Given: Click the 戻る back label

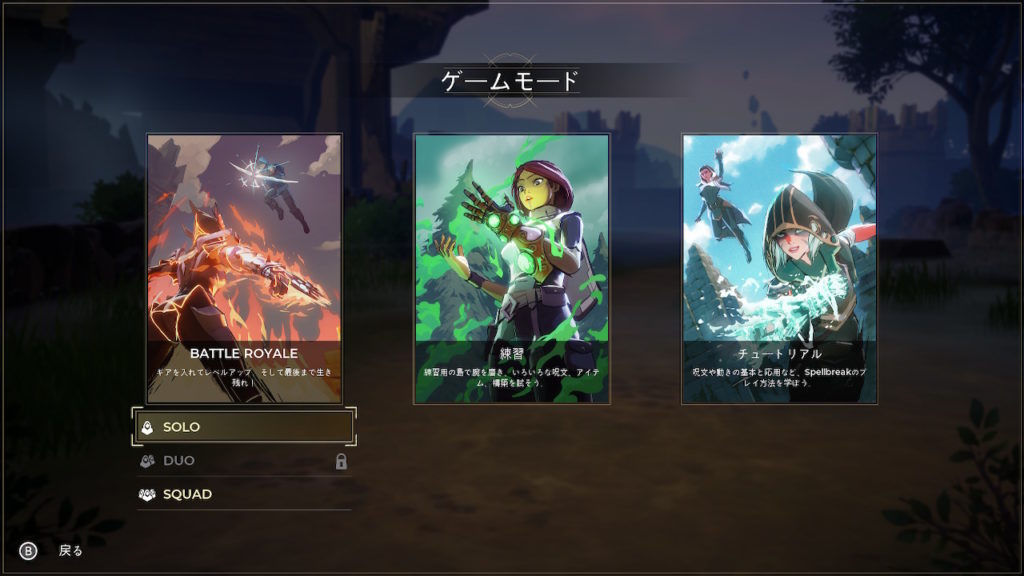Looking at the screenshot, I should click(70, 550).
